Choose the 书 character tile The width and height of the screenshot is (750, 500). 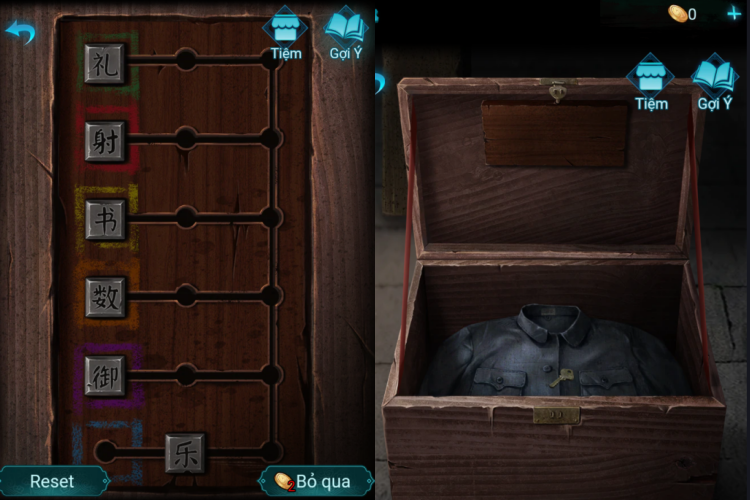coord(105,219)
